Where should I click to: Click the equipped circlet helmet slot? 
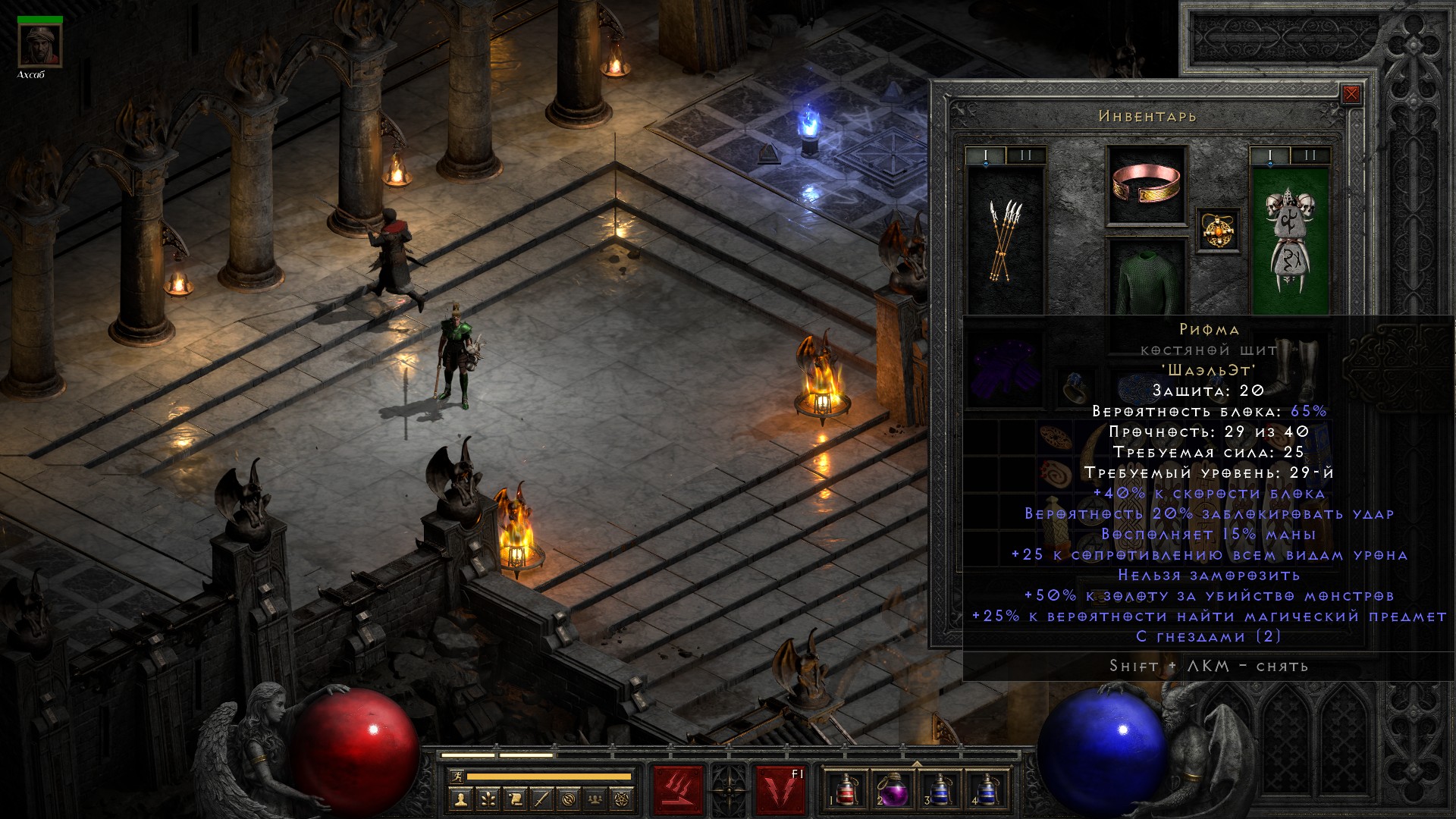(x=1146, y=185)
